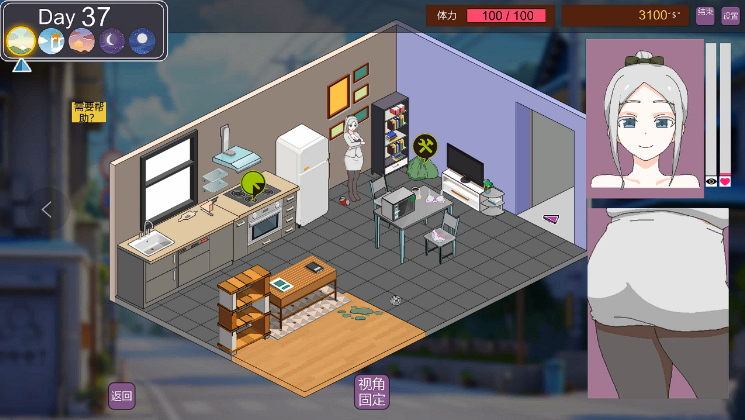Open the yellow 需要帮助? help note

pos(88,111)
